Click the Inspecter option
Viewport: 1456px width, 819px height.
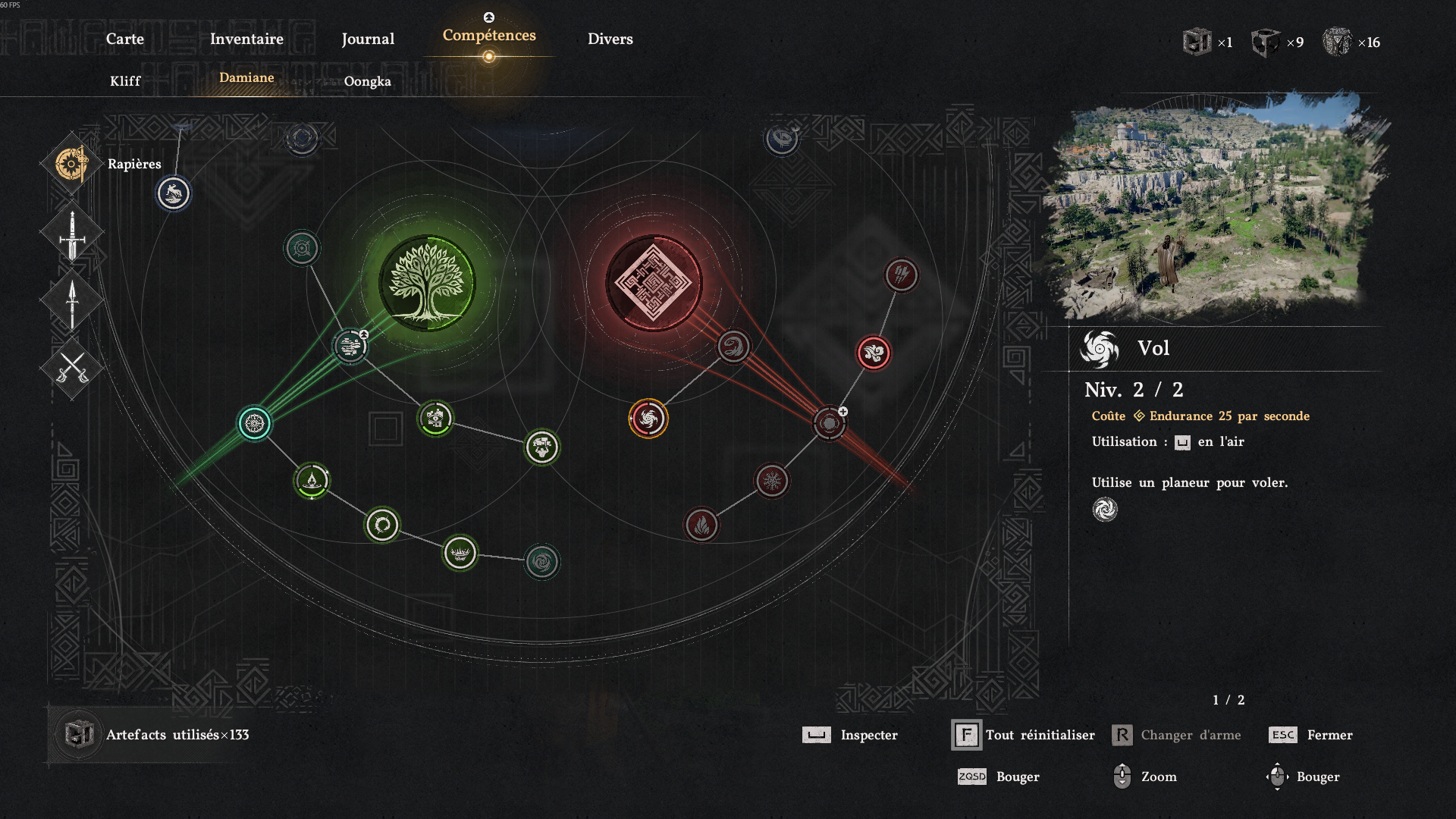tap(868, 735)
